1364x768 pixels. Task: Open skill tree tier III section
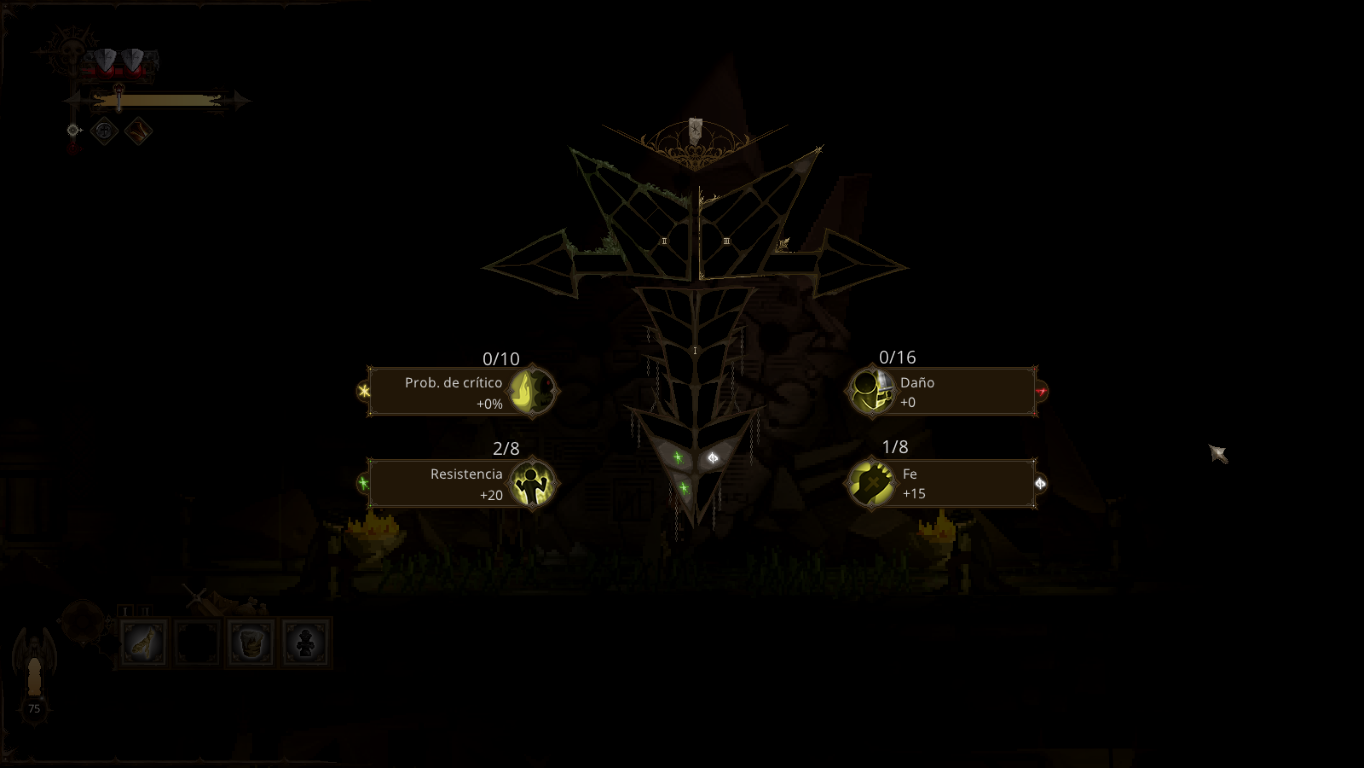tap(727, 241)
